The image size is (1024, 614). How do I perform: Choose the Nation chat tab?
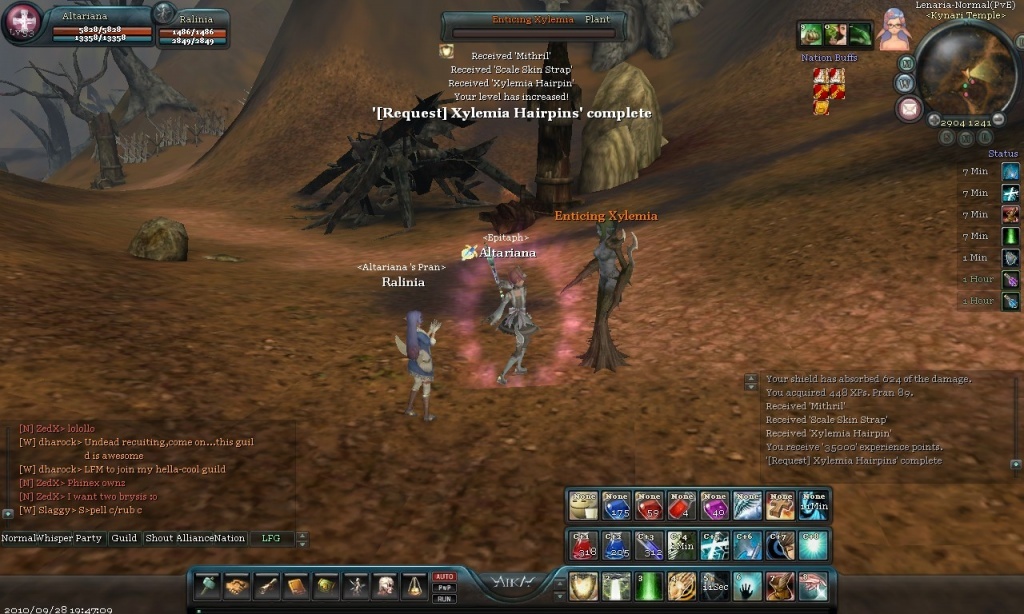[229, 538]
